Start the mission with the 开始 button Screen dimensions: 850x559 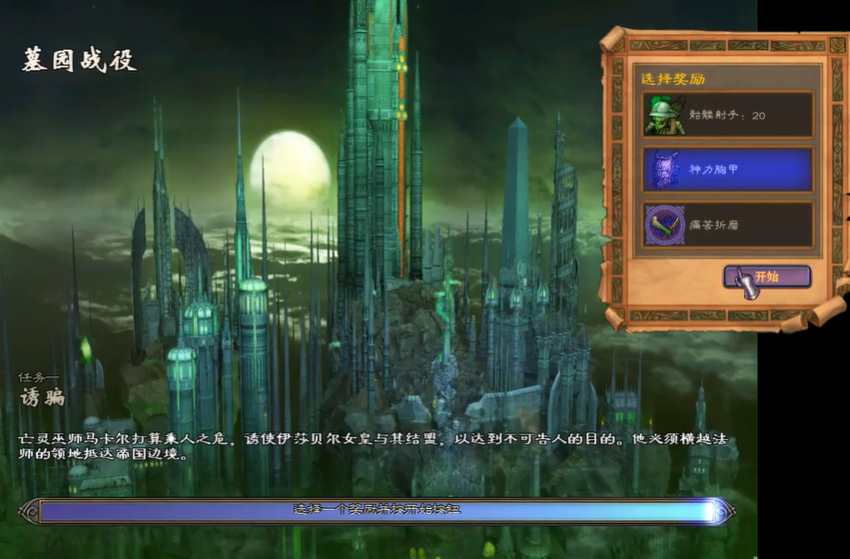[x=767, y=277]
